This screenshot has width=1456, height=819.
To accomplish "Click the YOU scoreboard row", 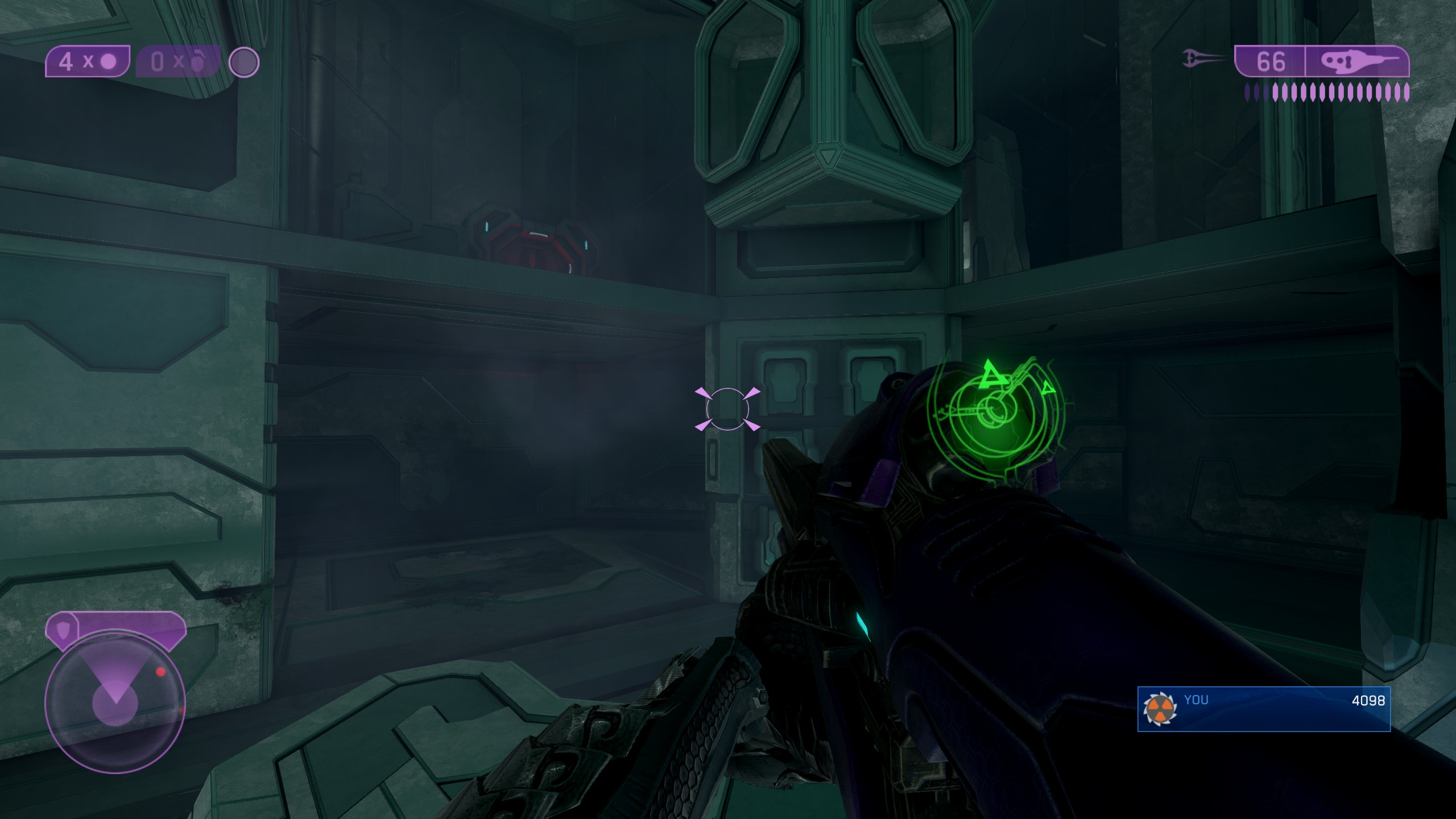I will coord(1264,709).
